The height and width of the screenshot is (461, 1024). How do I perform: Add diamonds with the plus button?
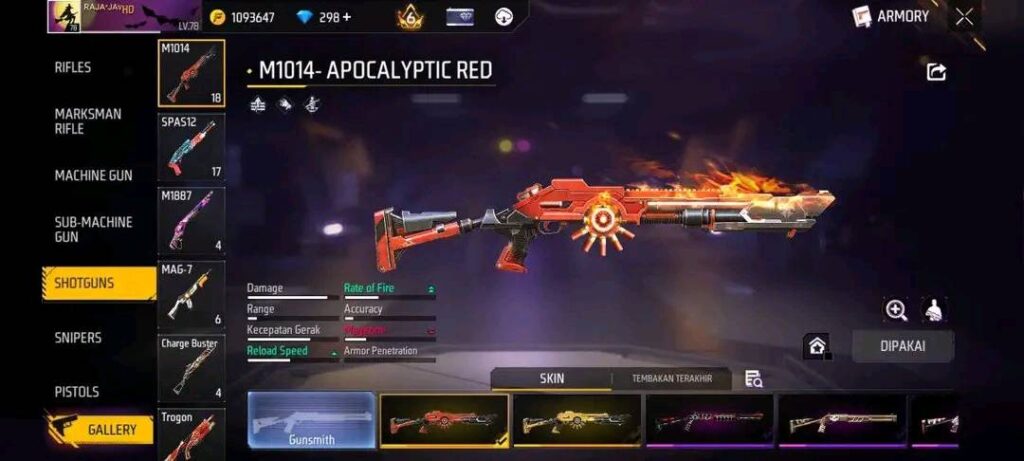pos(347,17)
